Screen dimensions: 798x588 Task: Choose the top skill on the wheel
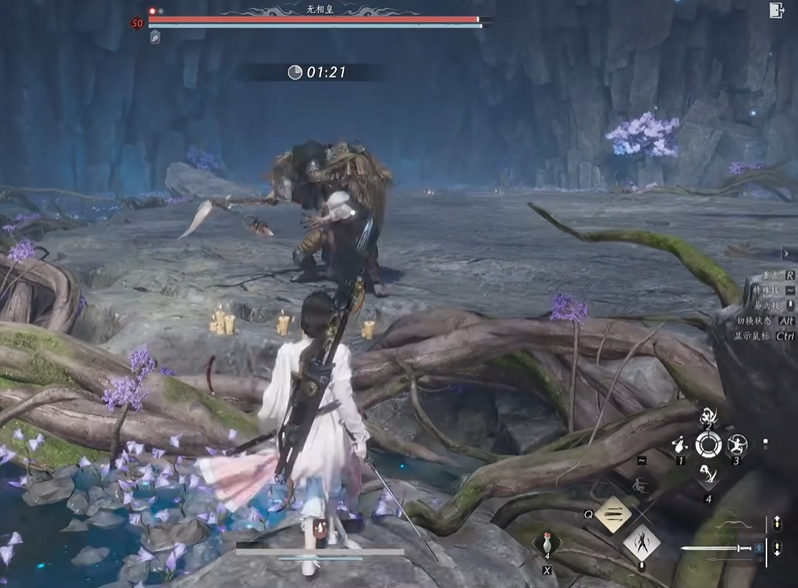tap(708, 415)
